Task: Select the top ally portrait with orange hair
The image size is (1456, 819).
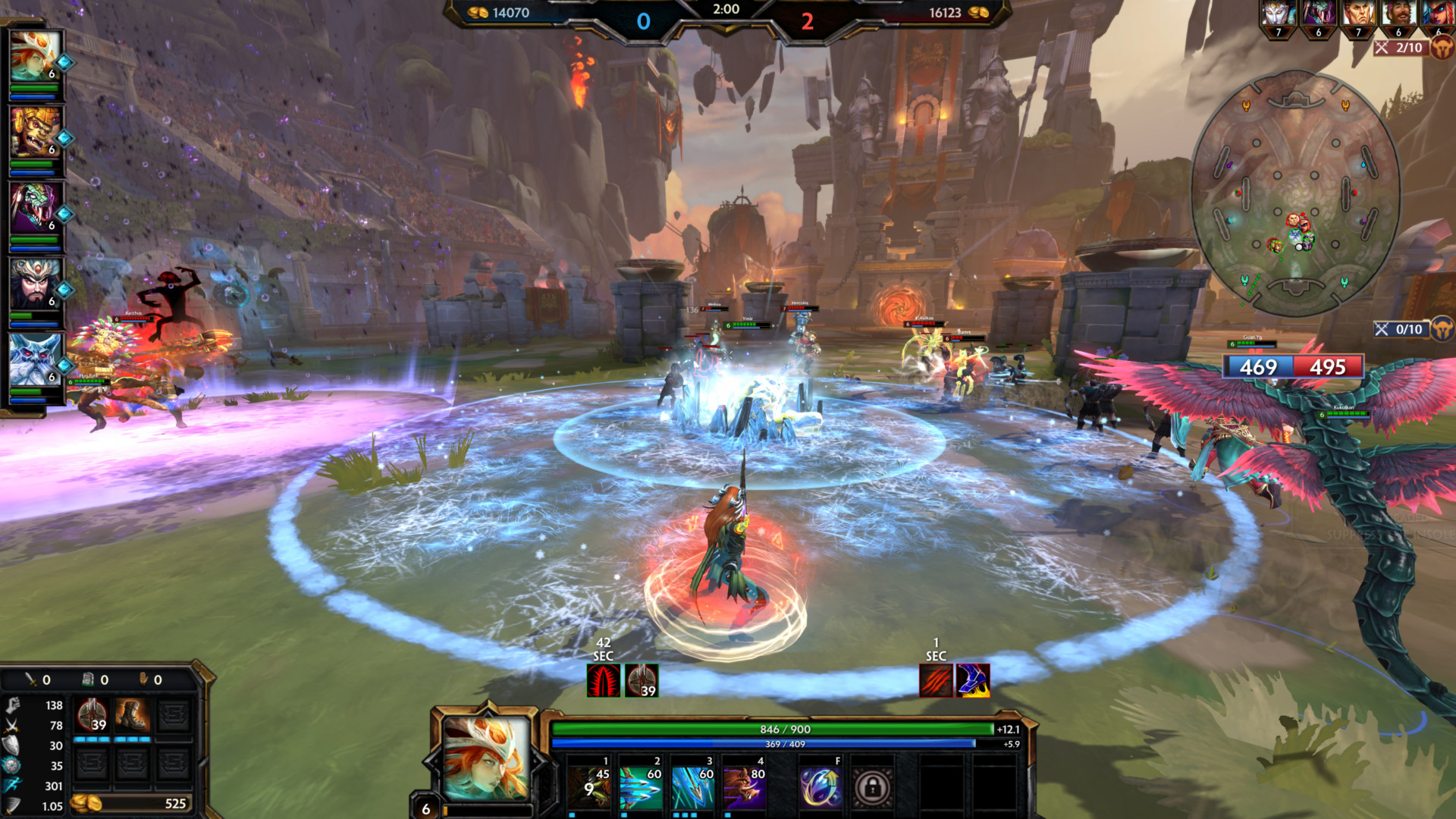Action: click(x=34, y=57)
